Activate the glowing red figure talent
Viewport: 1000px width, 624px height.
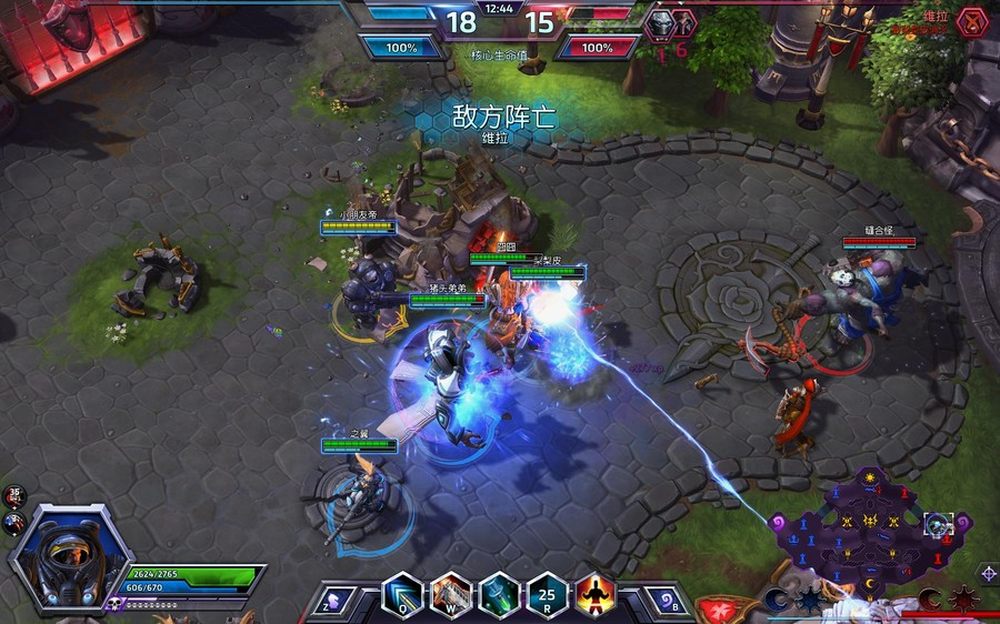point(595,595)
